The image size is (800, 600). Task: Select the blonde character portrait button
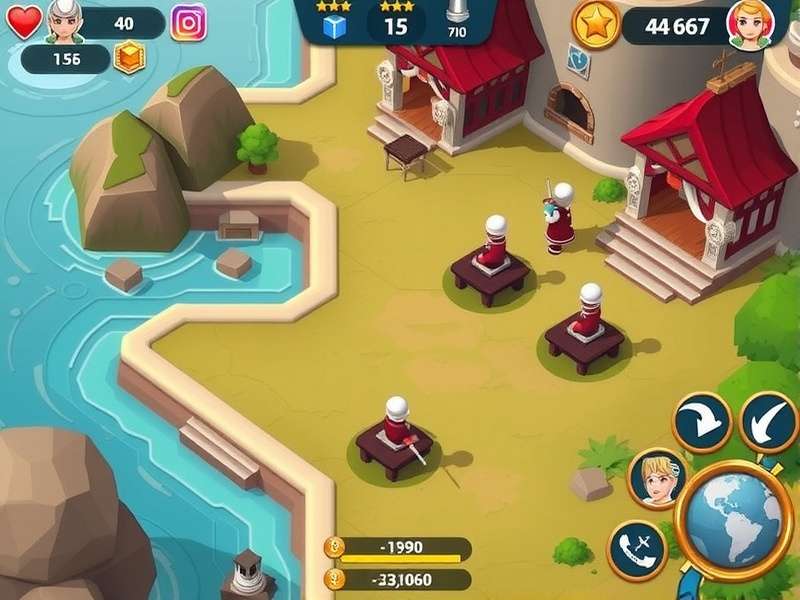pyautogui.click(x=658, y=478)
